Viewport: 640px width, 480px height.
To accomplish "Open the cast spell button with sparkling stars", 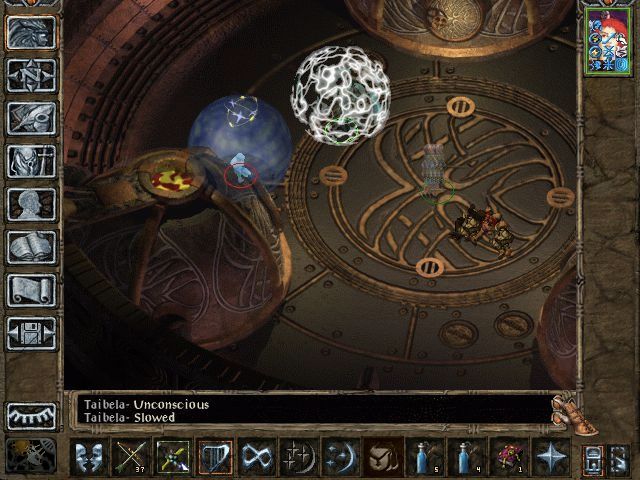I will pyautogui.click(x=299, y=457).
